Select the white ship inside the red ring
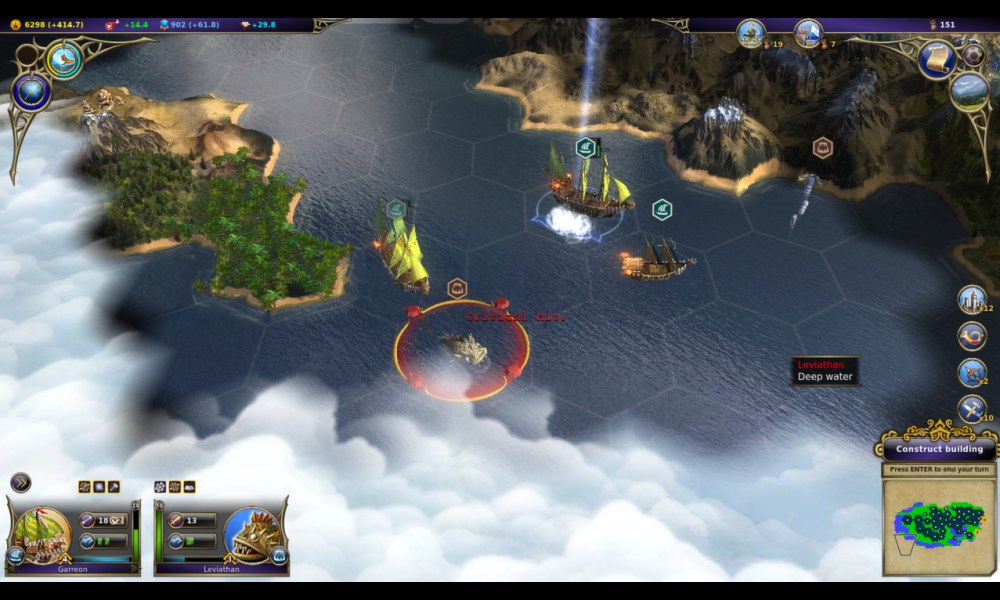 pos(461,349)
